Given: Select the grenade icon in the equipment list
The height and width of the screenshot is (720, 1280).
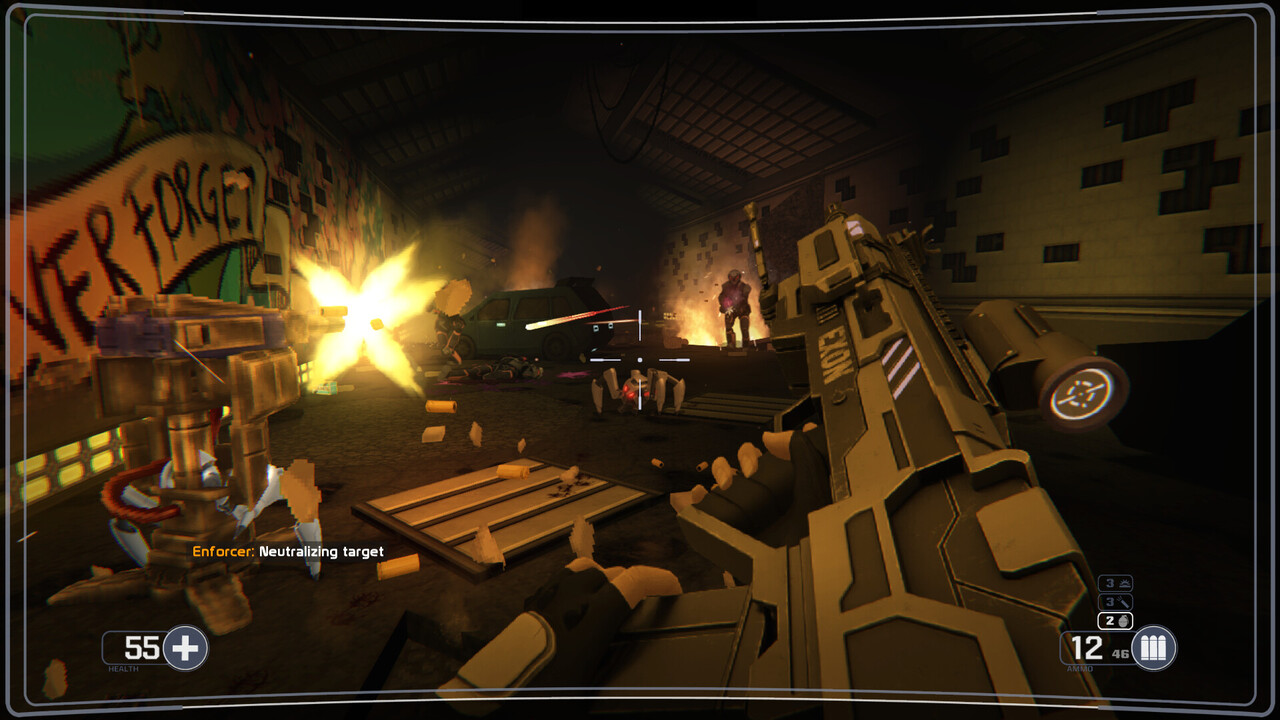Looking at the screenshot, I should (1124, 622).
